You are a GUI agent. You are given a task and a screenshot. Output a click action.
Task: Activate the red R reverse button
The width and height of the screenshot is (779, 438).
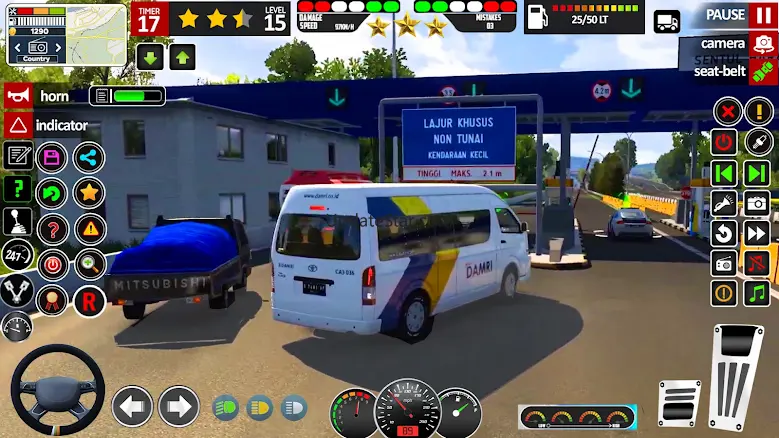tap(89, 300)
